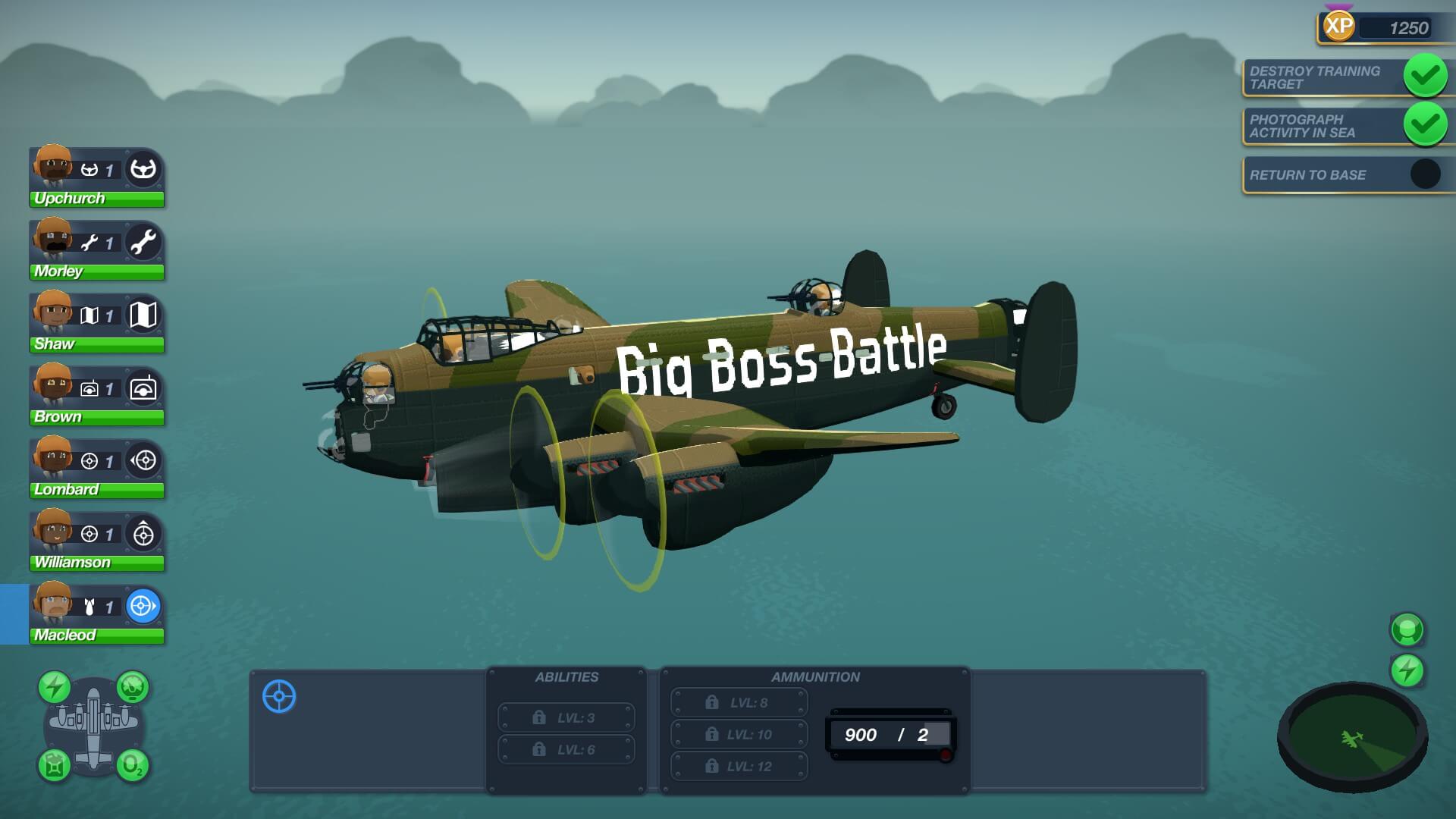
Task: Click the lightning bolt icon above the radar
Action: tap(1407, 671)
